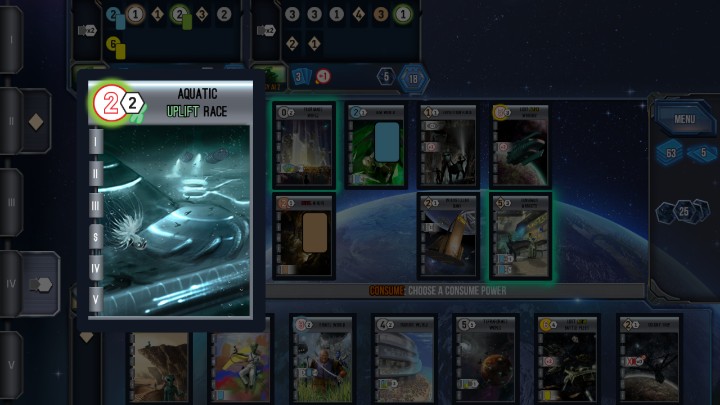The height and width of the screenshot is (405, 720).
Task: Open the MENU button
Action: 684,120
